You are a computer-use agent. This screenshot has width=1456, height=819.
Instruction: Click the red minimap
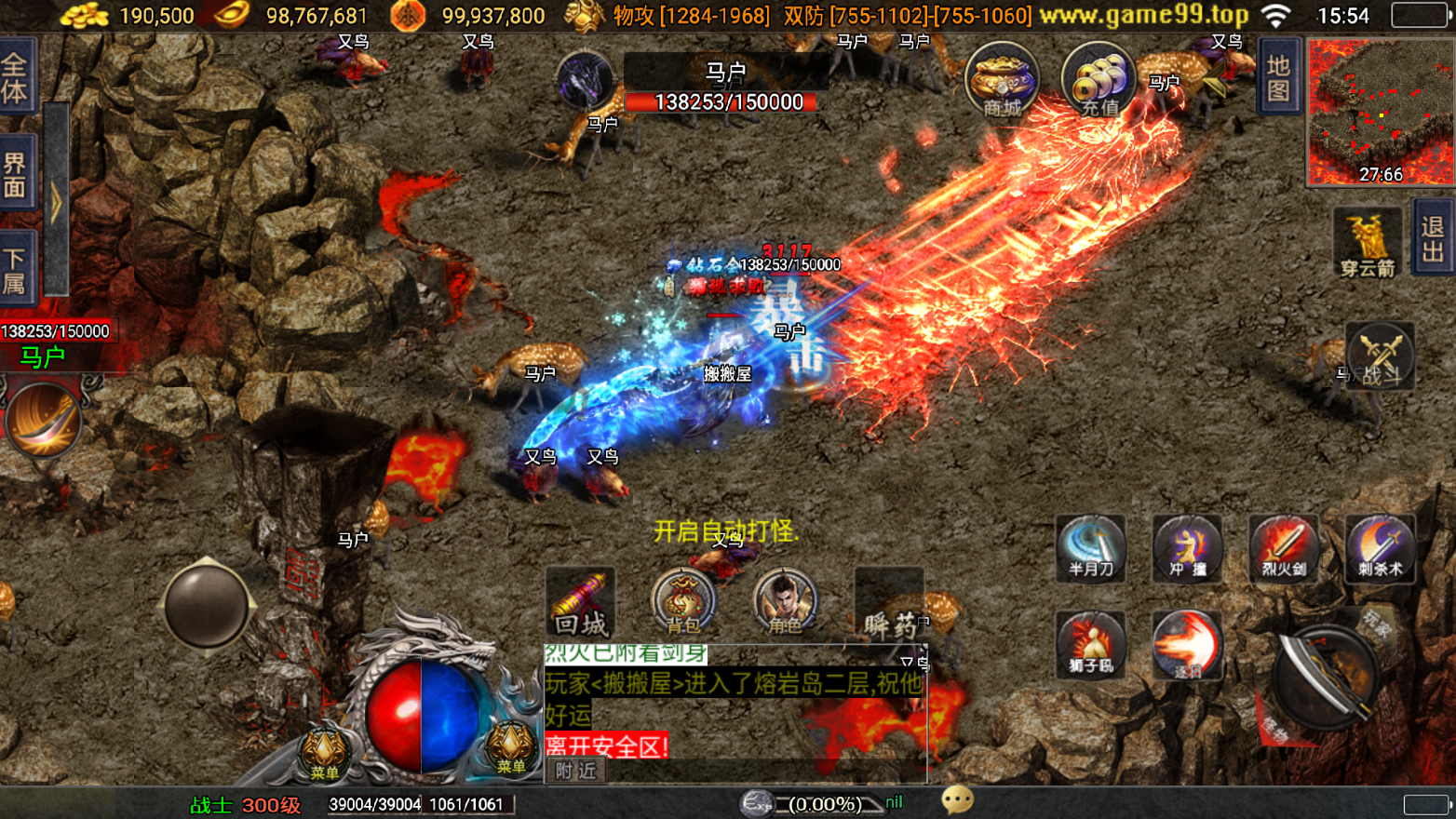pos(1380,112)
